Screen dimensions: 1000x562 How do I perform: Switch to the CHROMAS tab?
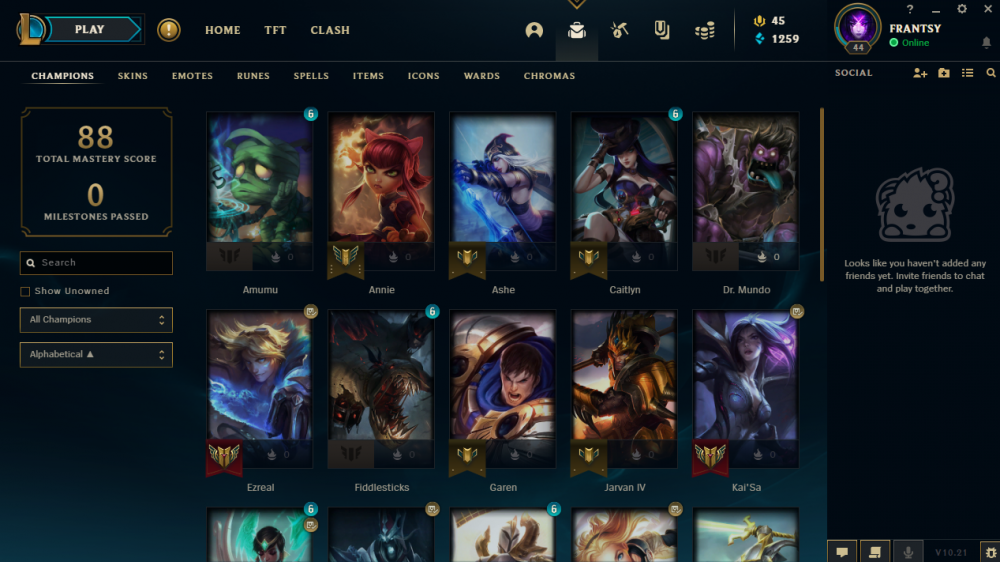click(x=549, y=76)
